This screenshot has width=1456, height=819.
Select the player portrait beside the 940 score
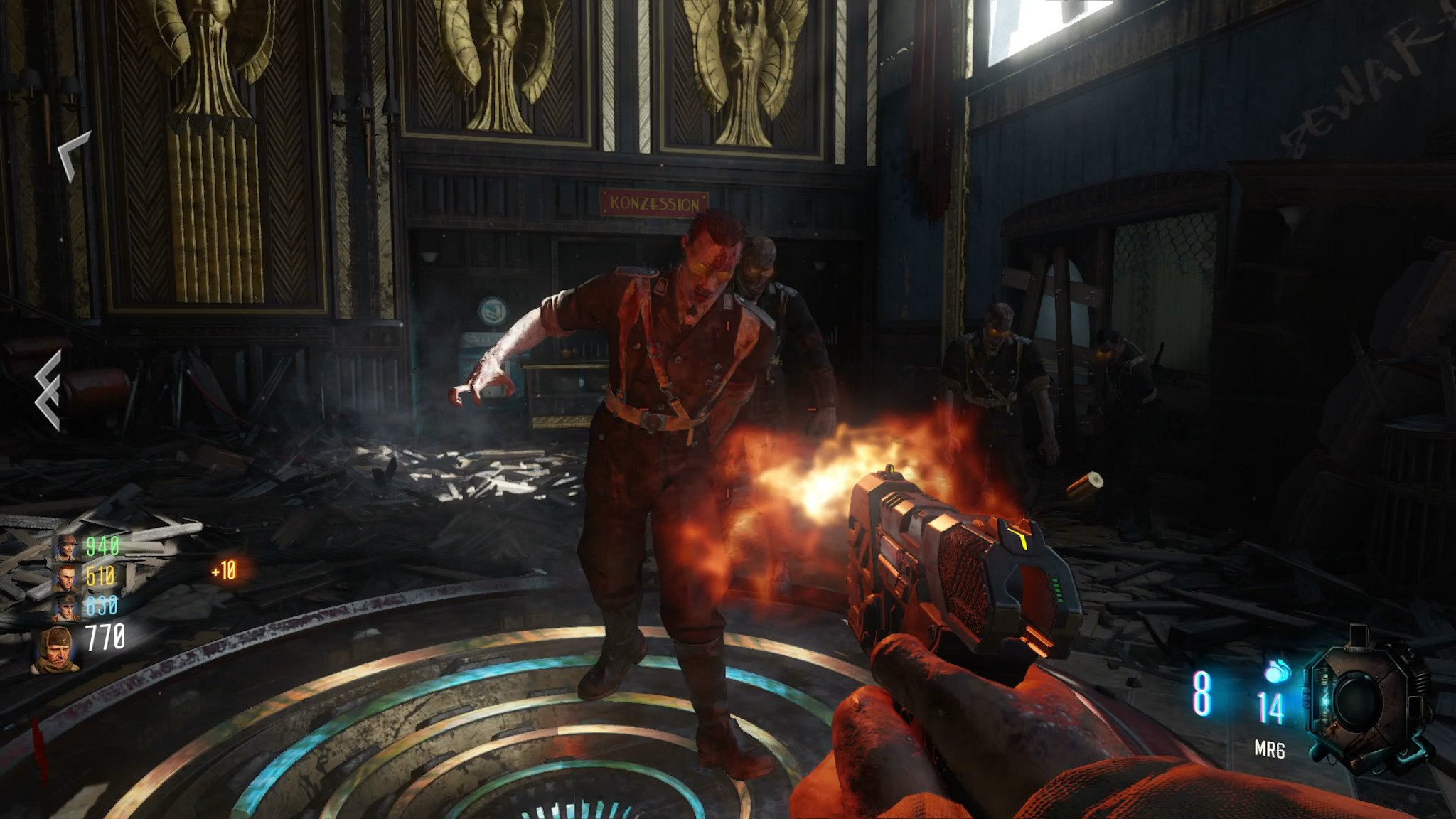68,547
